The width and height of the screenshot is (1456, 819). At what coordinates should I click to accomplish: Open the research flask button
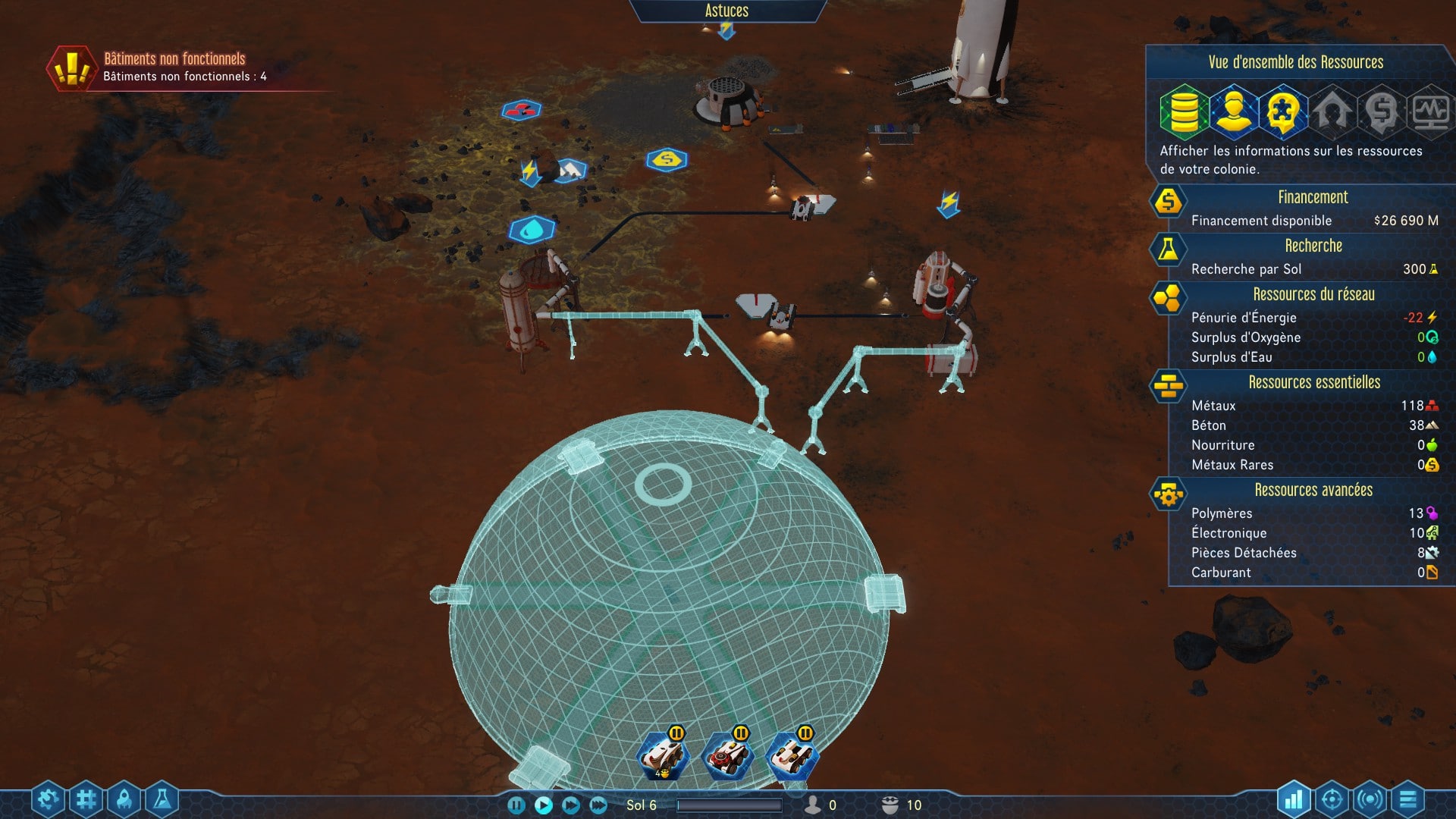pyautogui.click(x=162, y=799)
